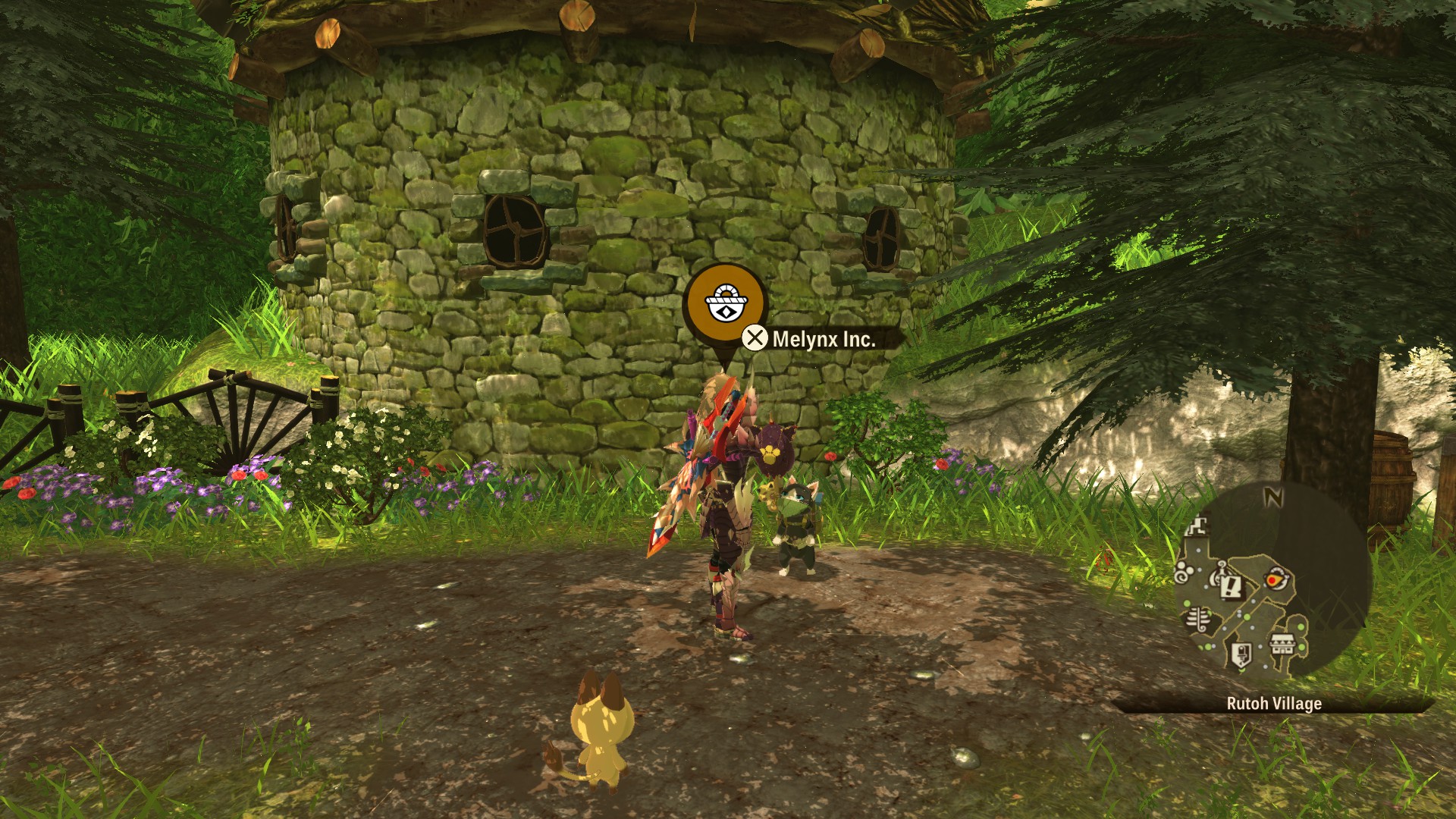
Task: Select the exclamation quest icon on minimap
Action: point(1232,588)
